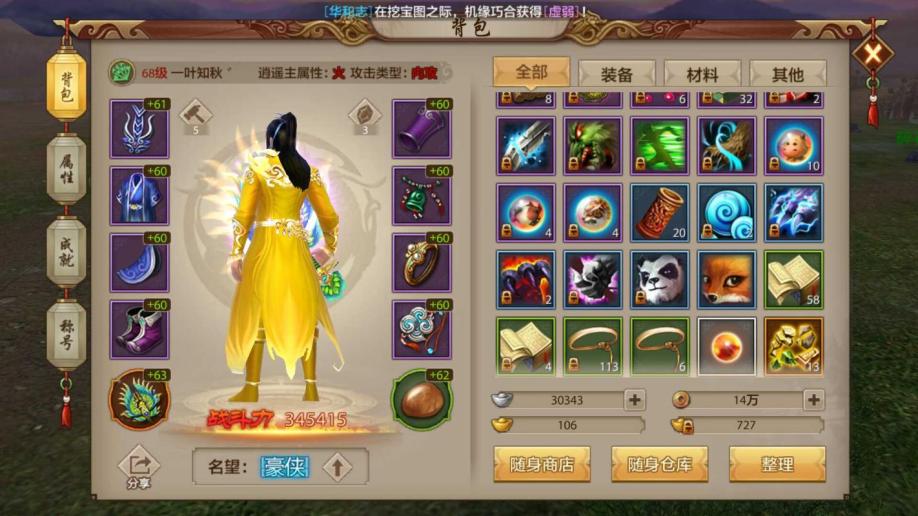
Task: Open the 其他 other-items tab
Action: pos(787,74)
